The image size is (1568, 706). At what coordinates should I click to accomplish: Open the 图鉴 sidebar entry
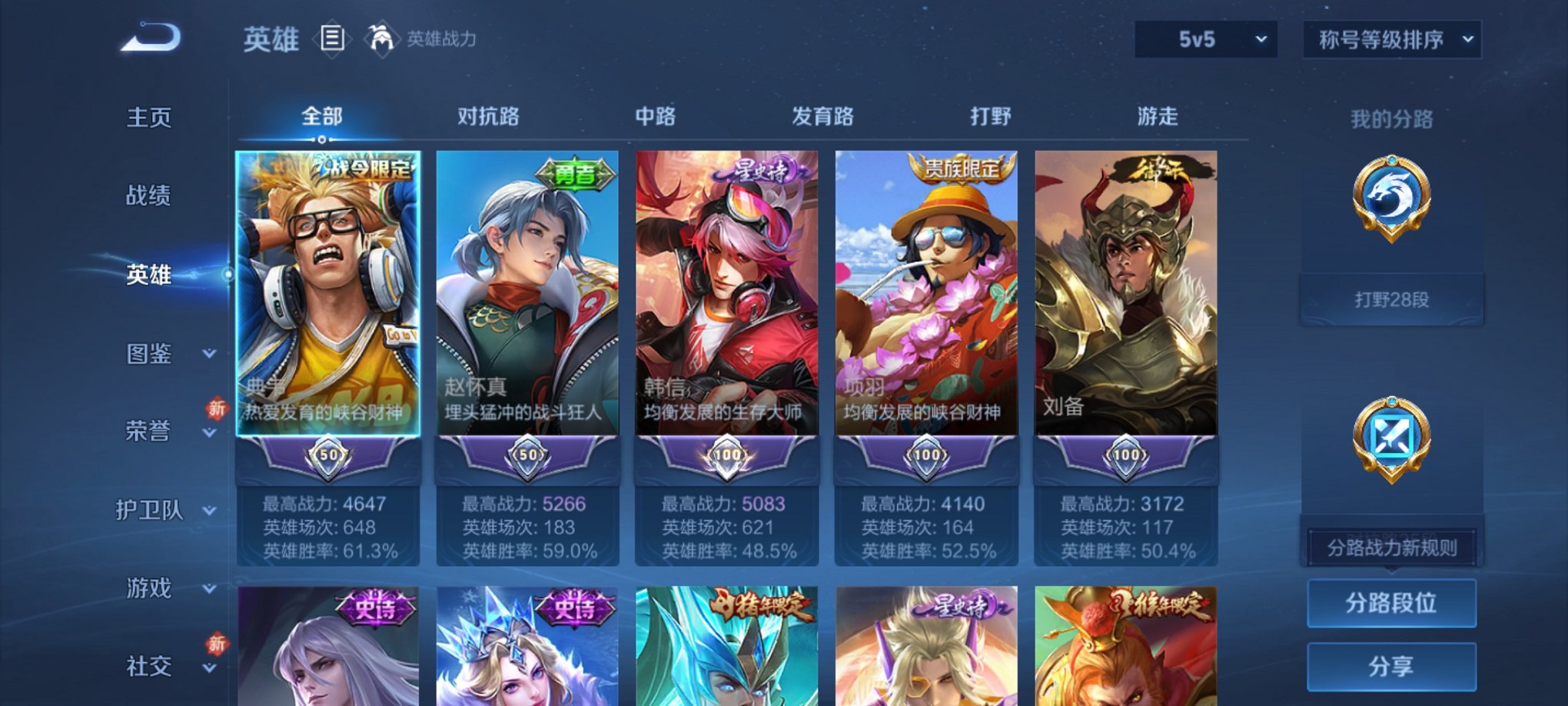[x=152, y=355]
